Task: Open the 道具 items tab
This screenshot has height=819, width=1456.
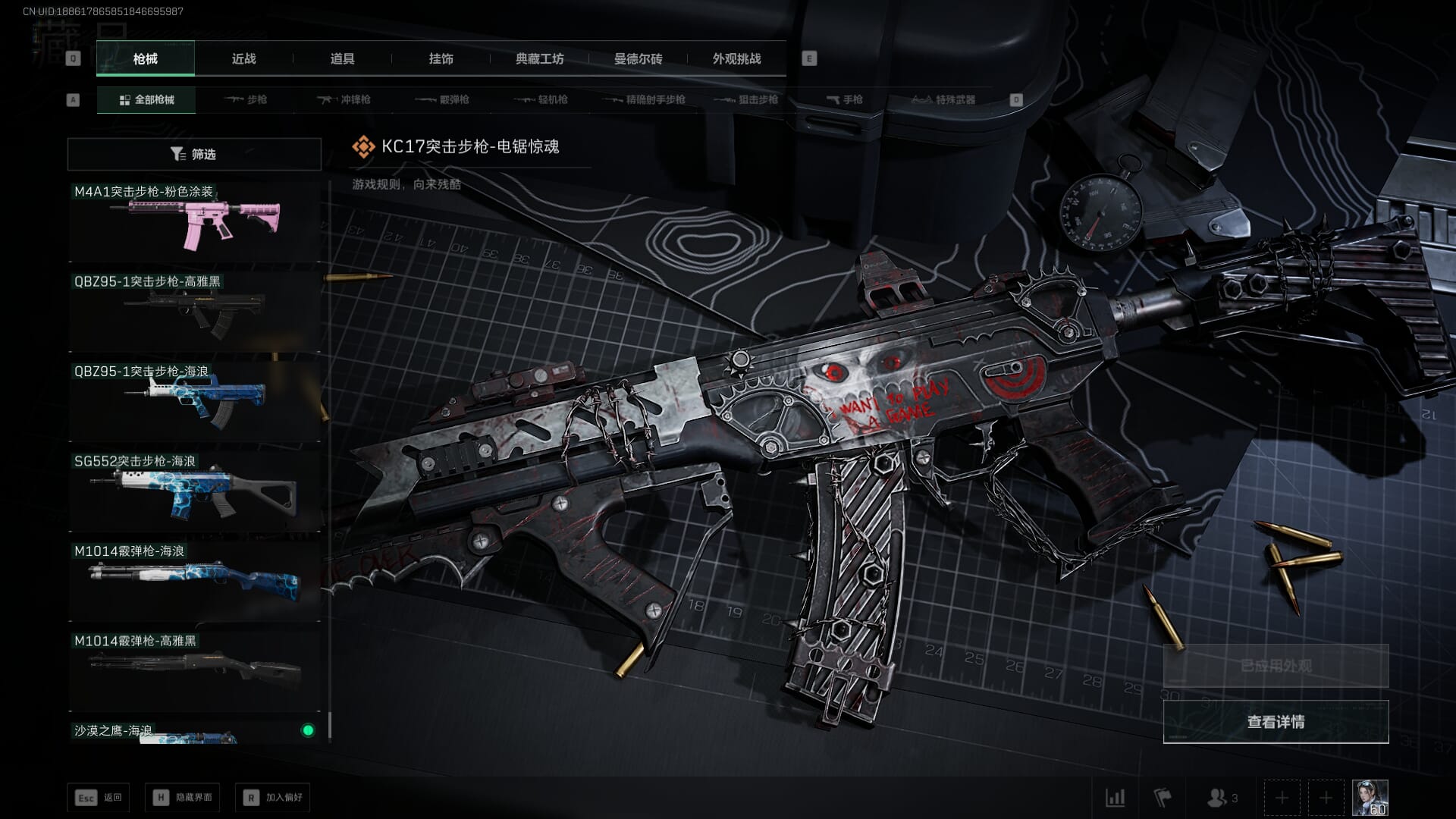Action: coord(342,59)
